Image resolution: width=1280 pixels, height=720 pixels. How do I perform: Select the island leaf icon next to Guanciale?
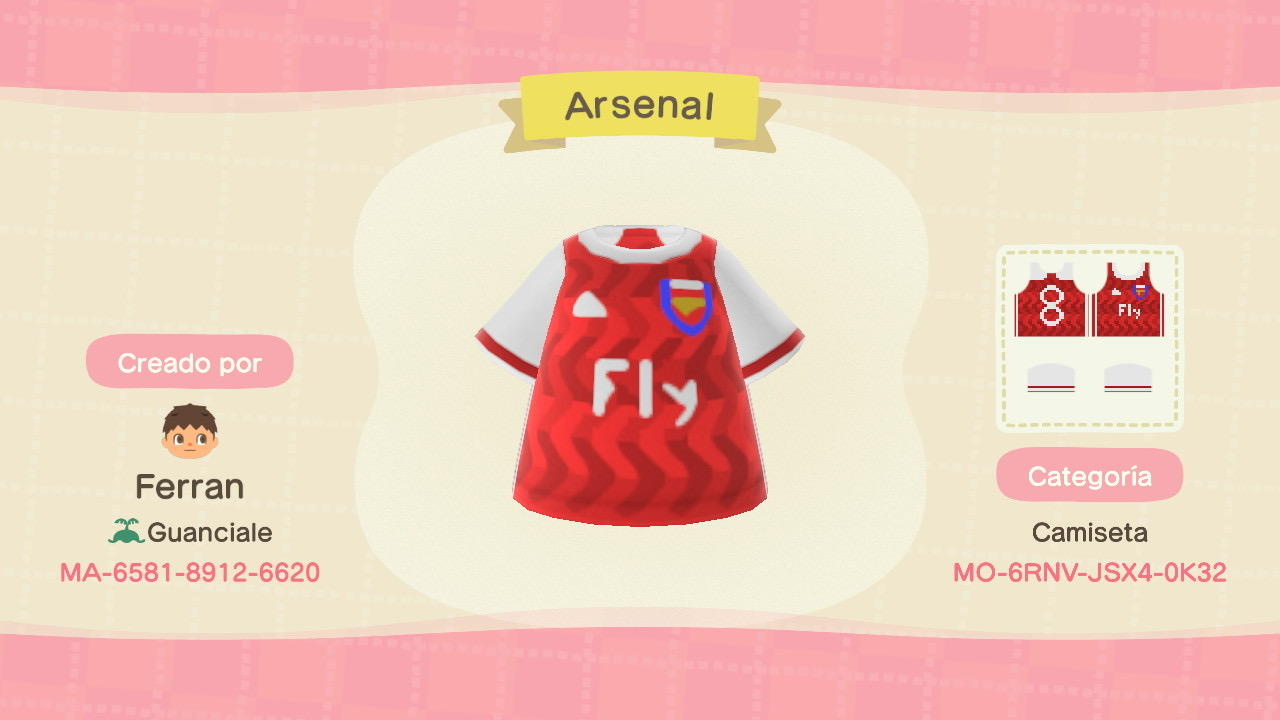coord(128,531)
